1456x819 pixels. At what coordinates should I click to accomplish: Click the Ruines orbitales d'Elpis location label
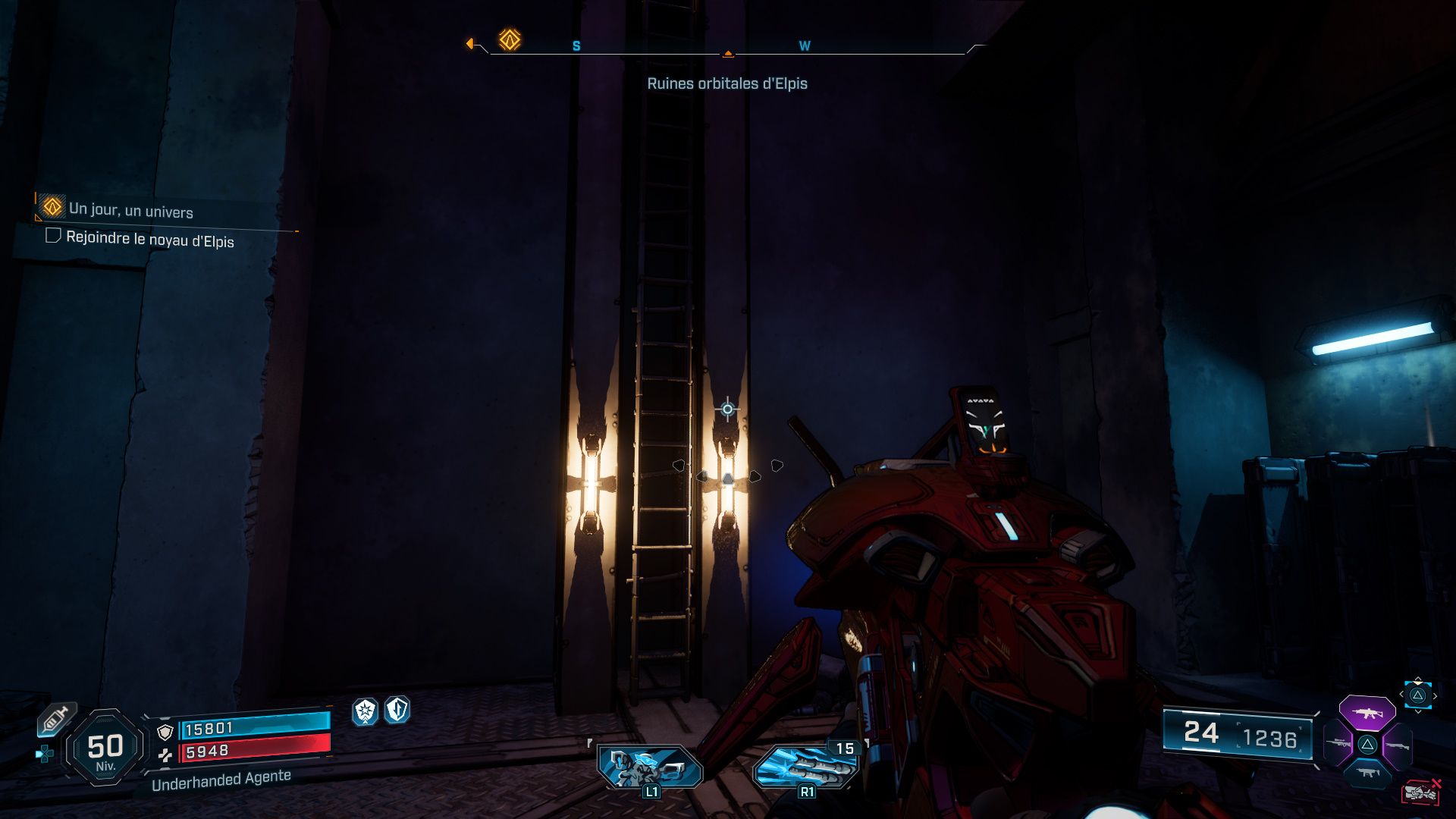click(x=727, y=83)
